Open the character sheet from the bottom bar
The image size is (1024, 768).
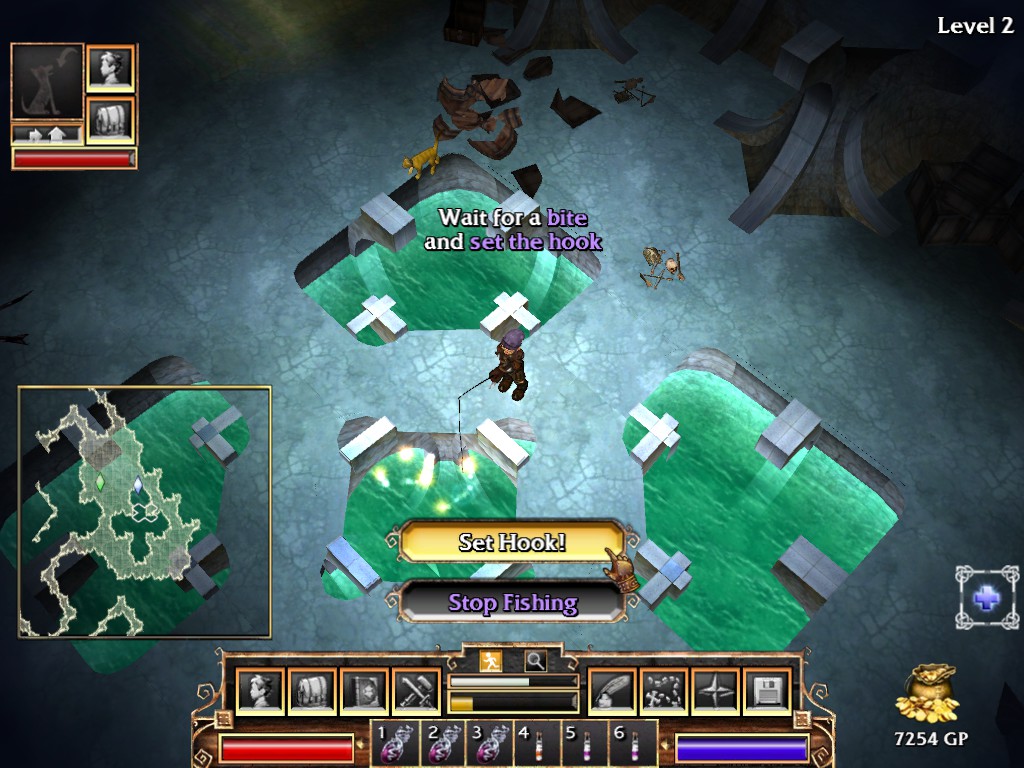point(259,692)
